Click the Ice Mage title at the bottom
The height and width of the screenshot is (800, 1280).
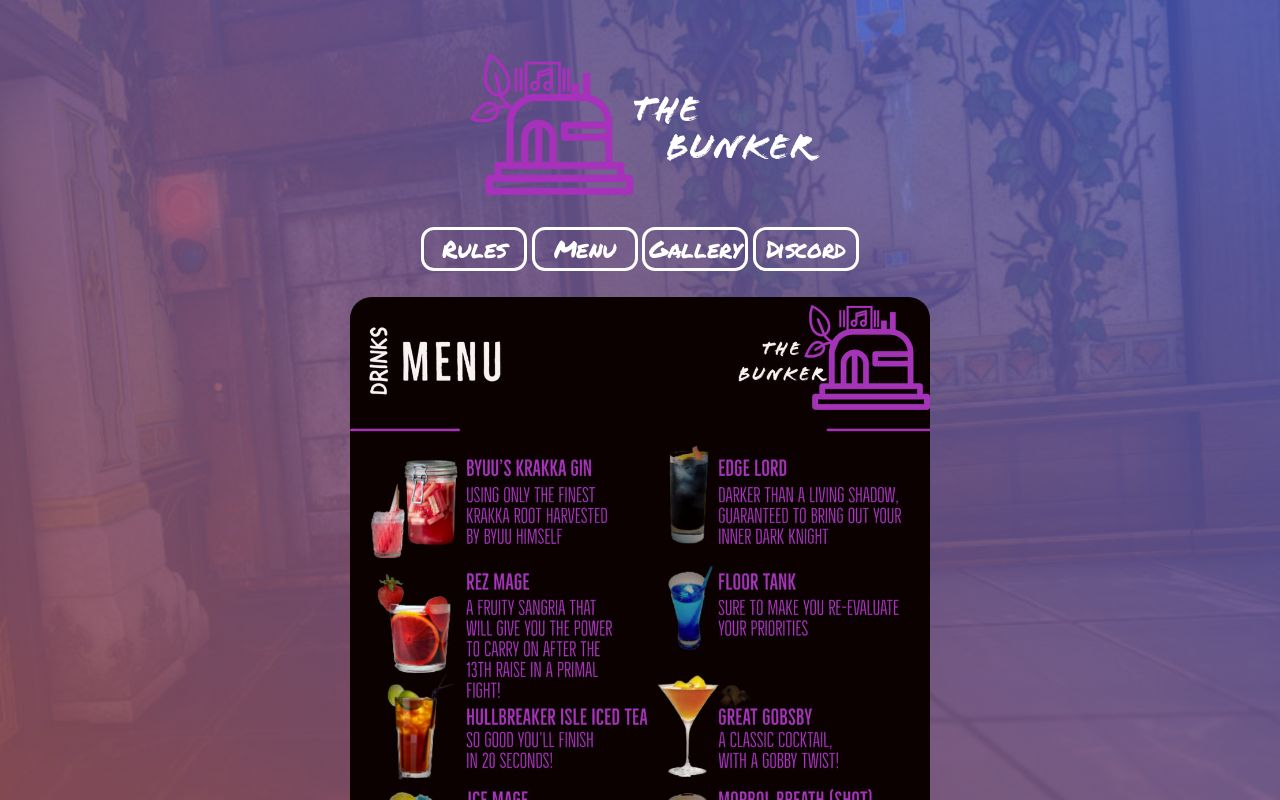[x=497, y=796]
